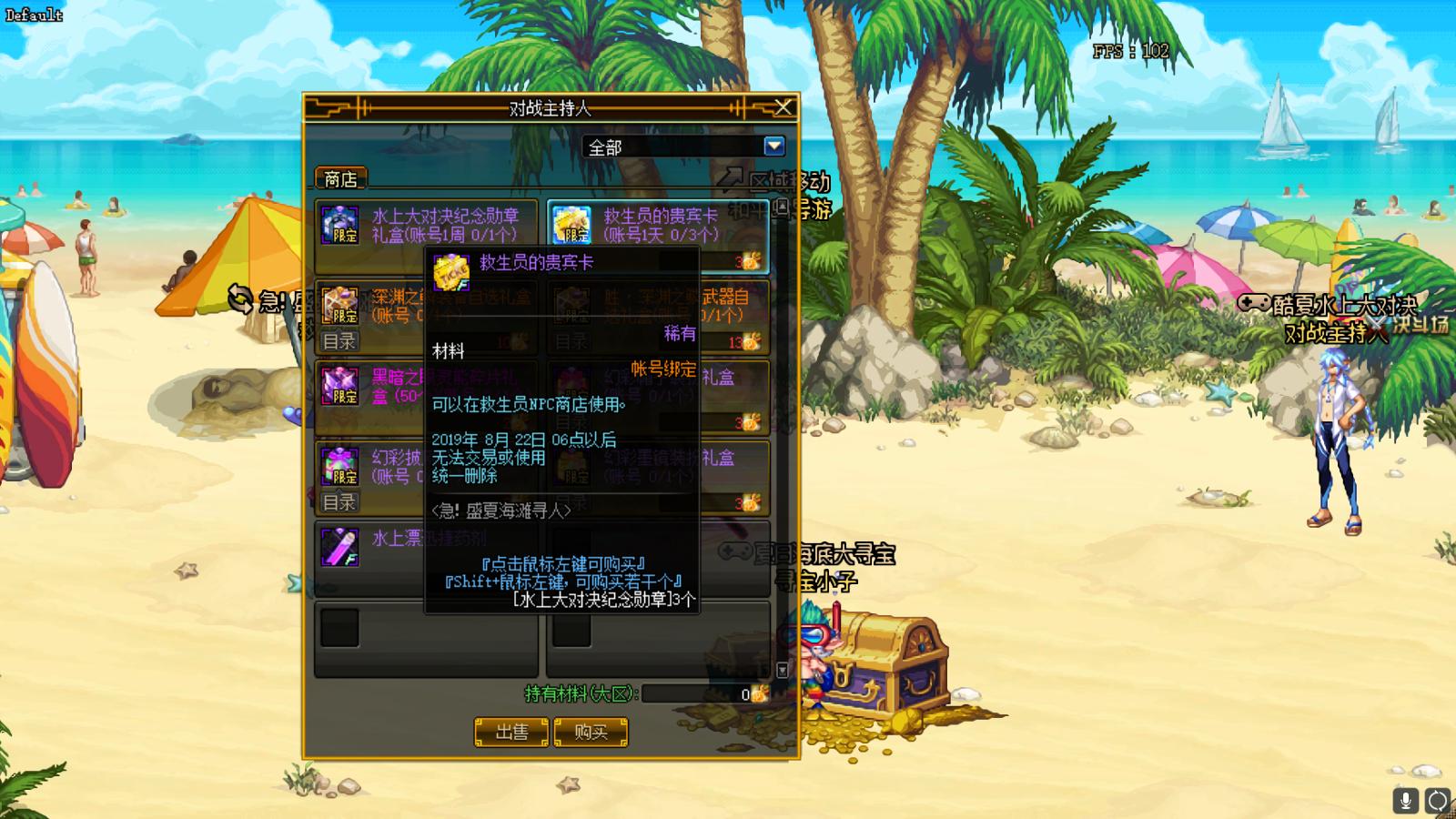Open the 全部 category dropdown

click(773, 147)
